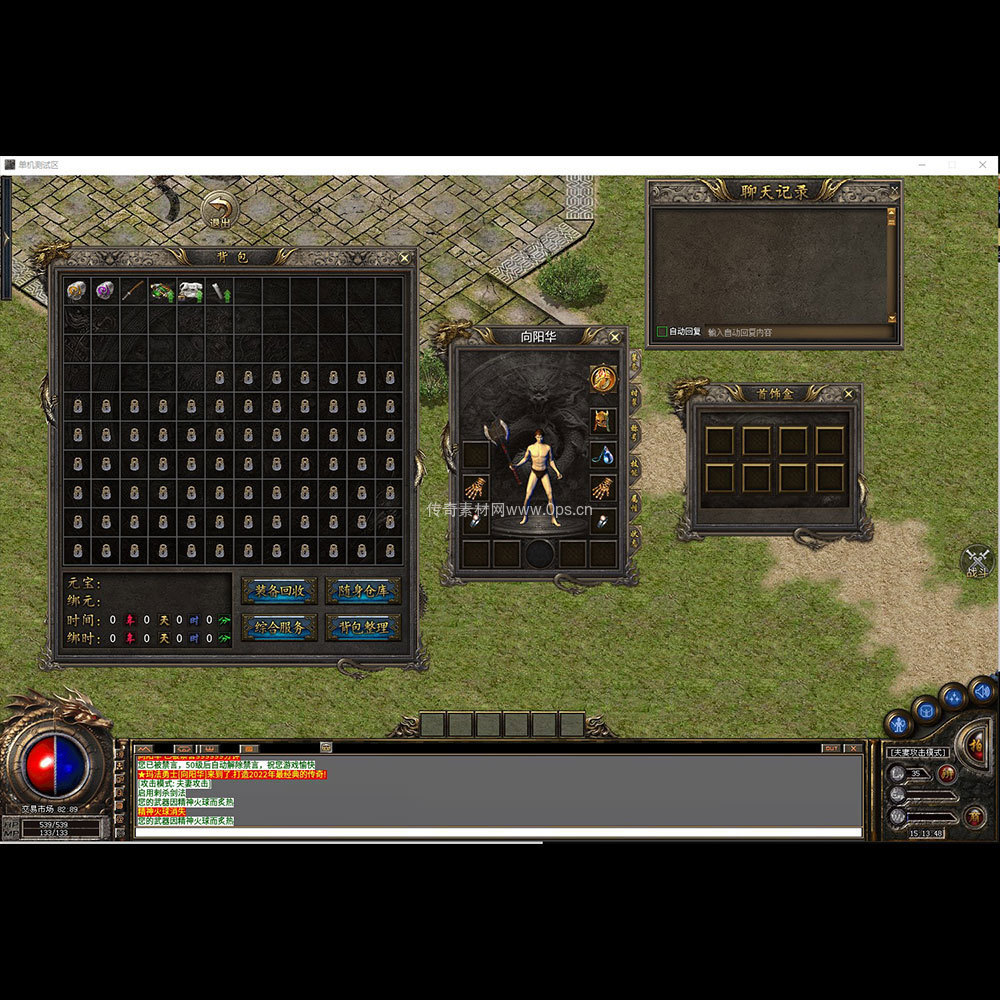Toggle the 自动回复 auto-reply checkbox
1000x1000 pixels.
[662, 332]
